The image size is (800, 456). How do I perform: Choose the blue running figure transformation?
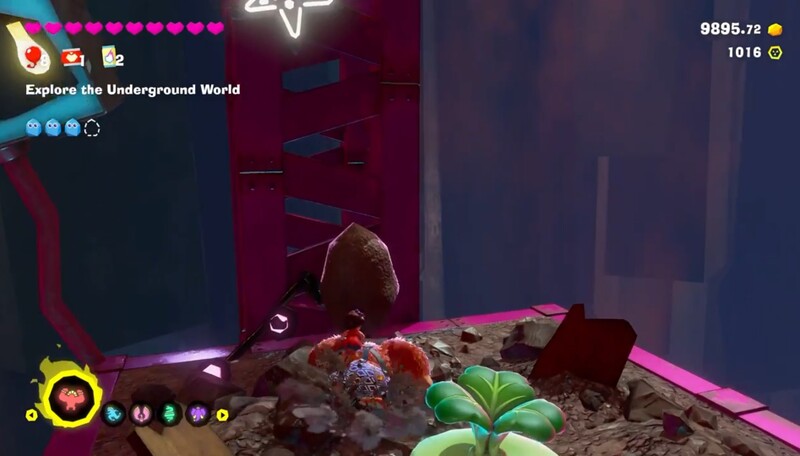coord(113,414)
